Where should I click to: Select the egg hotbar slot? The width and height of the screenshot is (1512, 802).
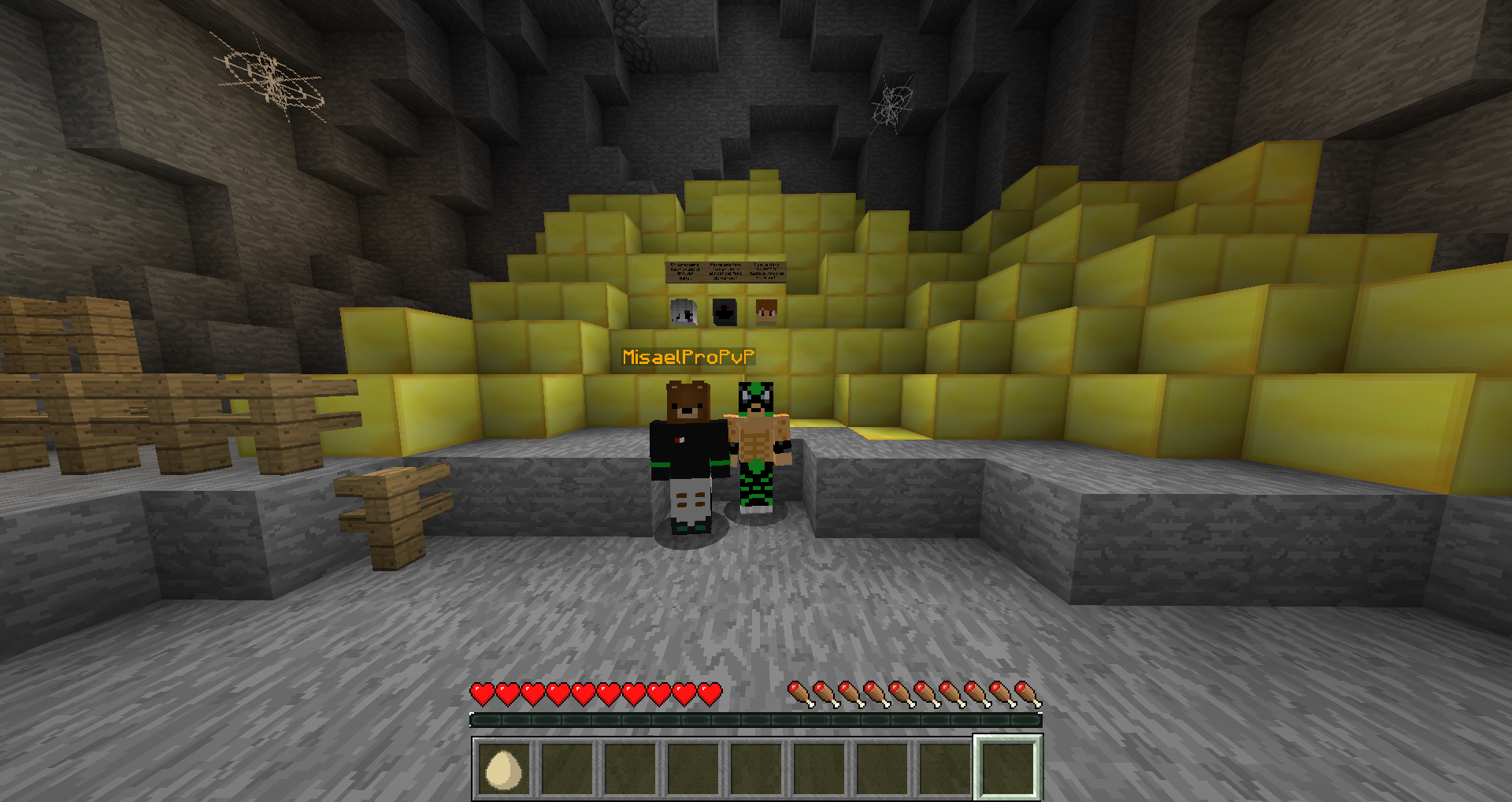pyautogui.click(x=504, y=768)
